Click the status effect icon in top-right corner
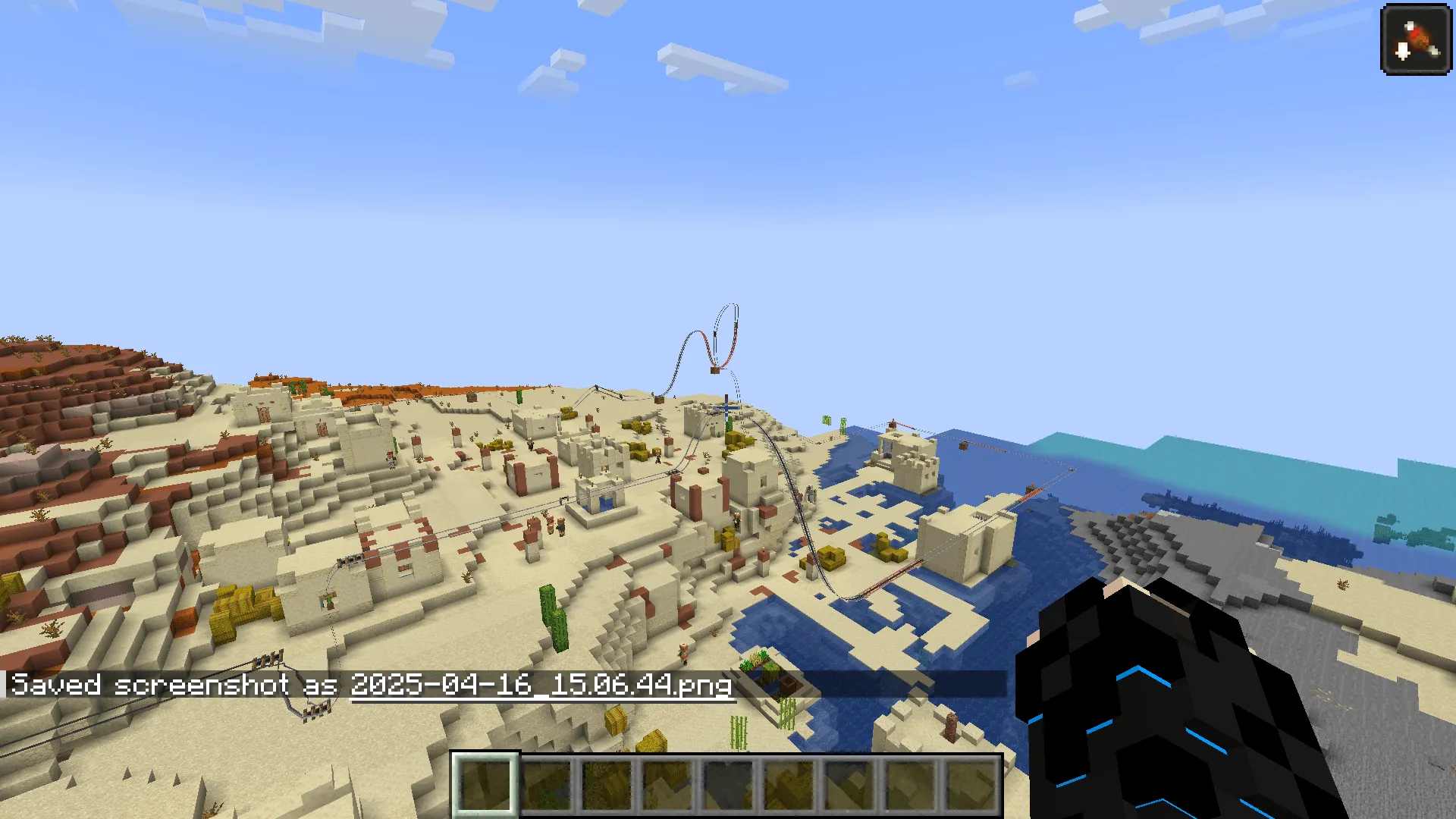Screen dimensions: 1456x819 1415,39
